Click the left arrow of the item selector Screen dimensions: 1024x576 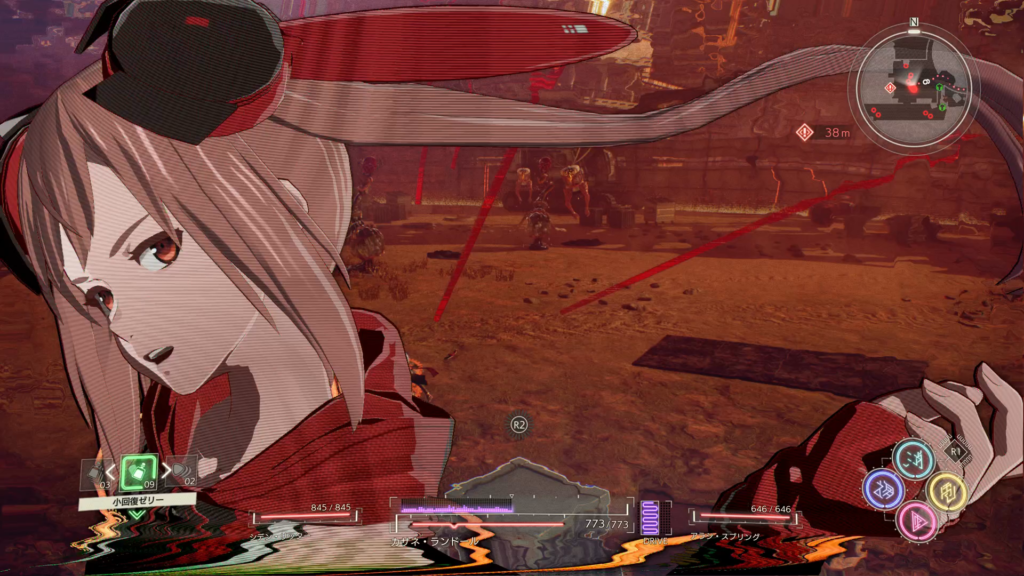click(x=110, y=470)
